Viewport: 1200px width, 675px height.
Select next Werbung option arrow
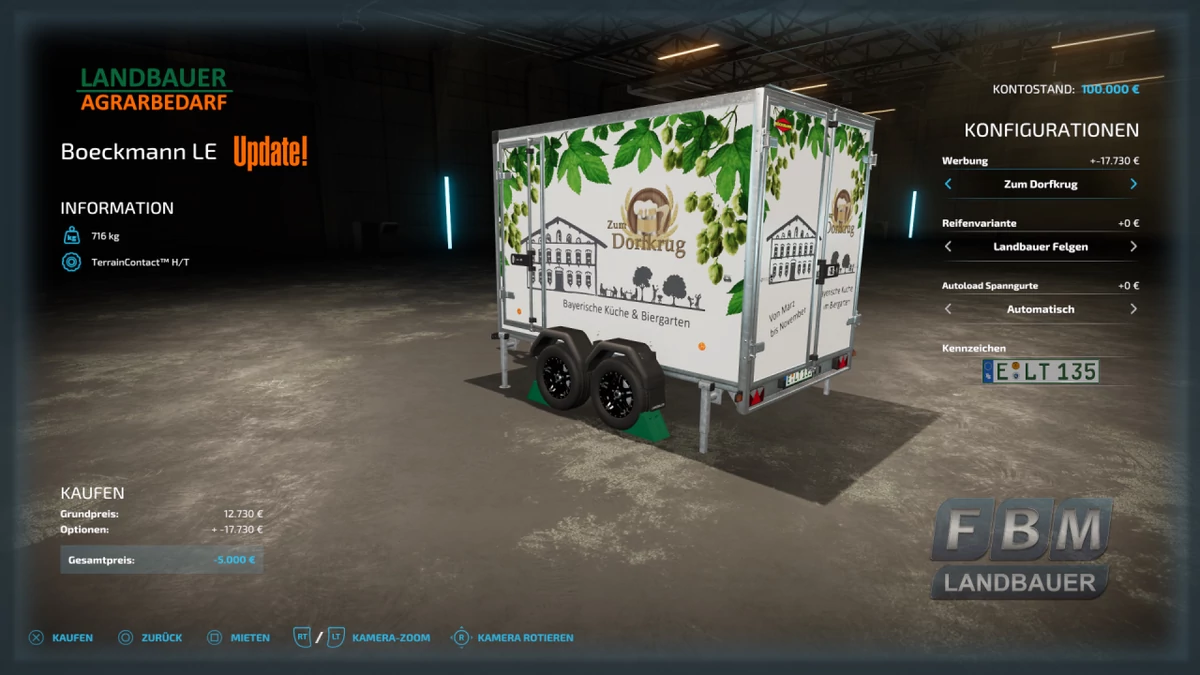1133,184
